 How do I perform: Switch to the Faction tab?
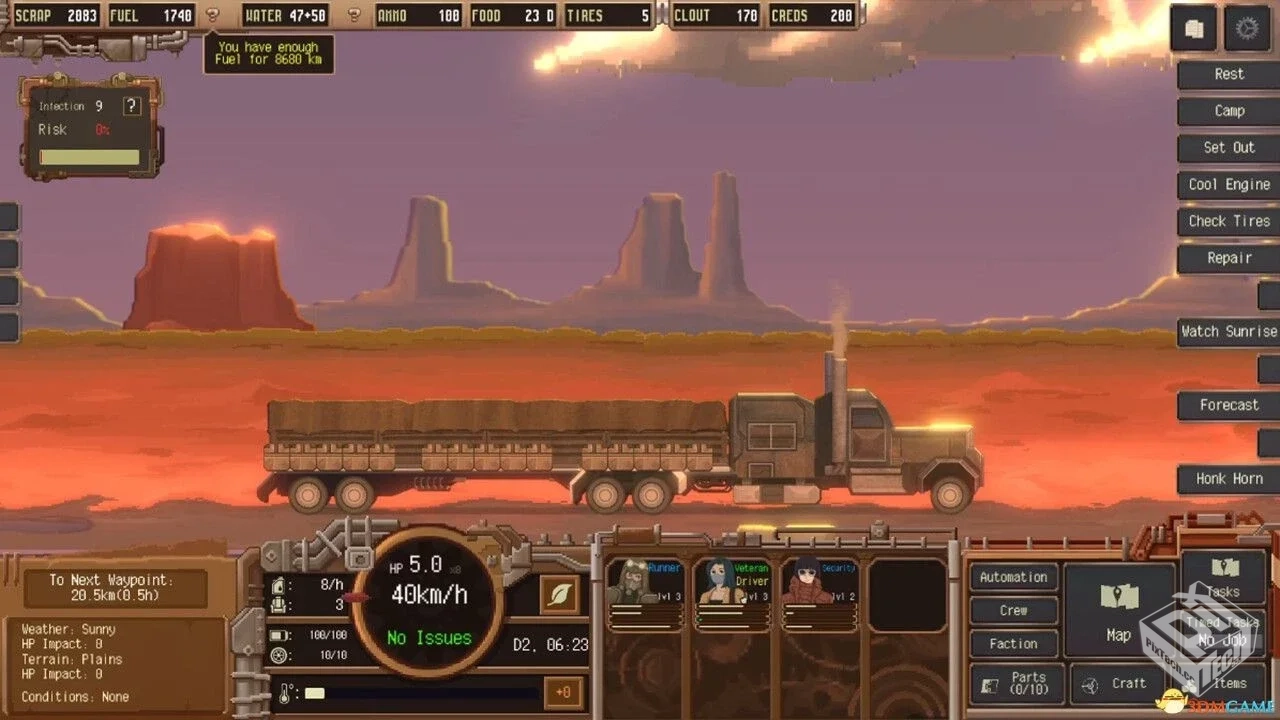(x=1013, y=644)
